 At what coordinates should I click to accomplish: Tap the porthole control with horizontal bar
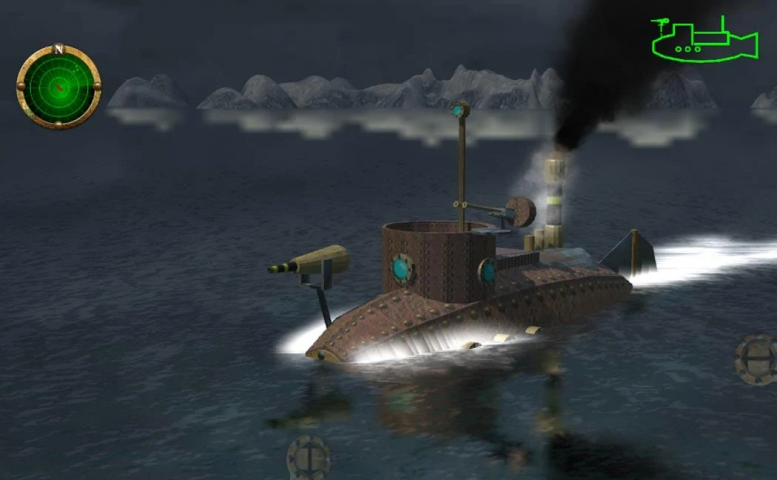[756, 360]
